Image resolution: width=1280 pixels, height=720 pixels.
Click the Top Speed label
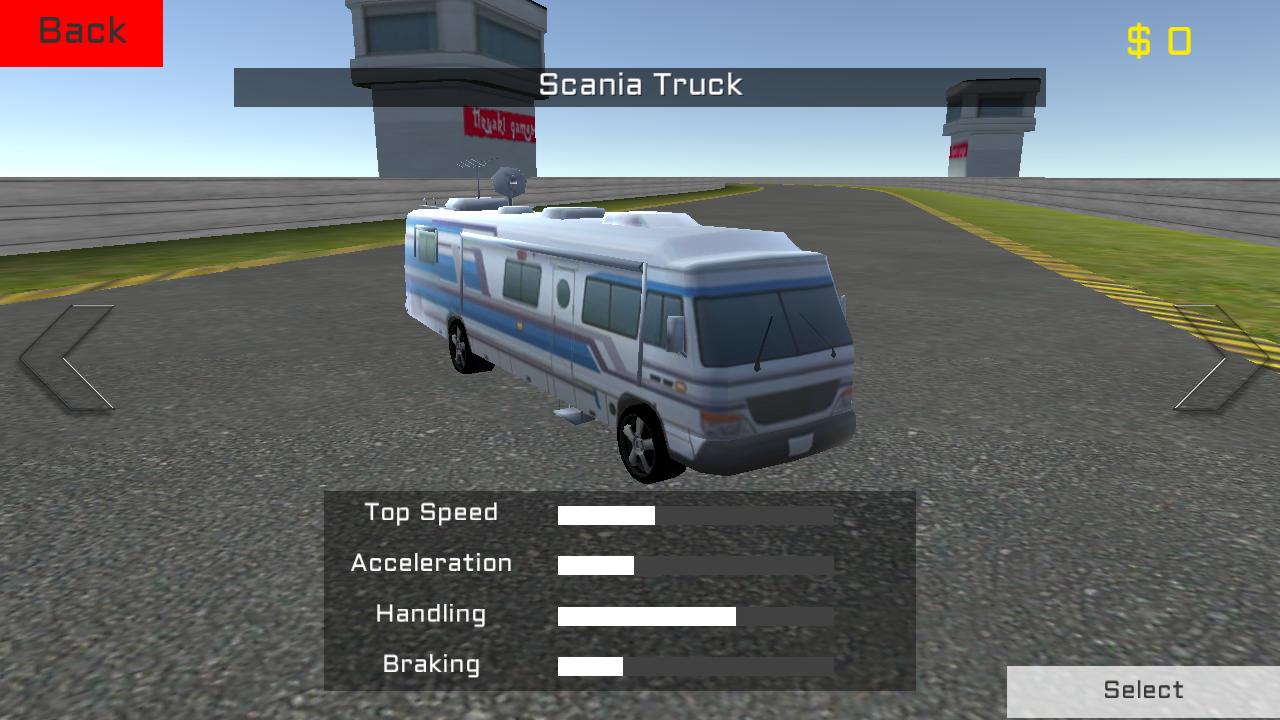click(x=430, y=513)
